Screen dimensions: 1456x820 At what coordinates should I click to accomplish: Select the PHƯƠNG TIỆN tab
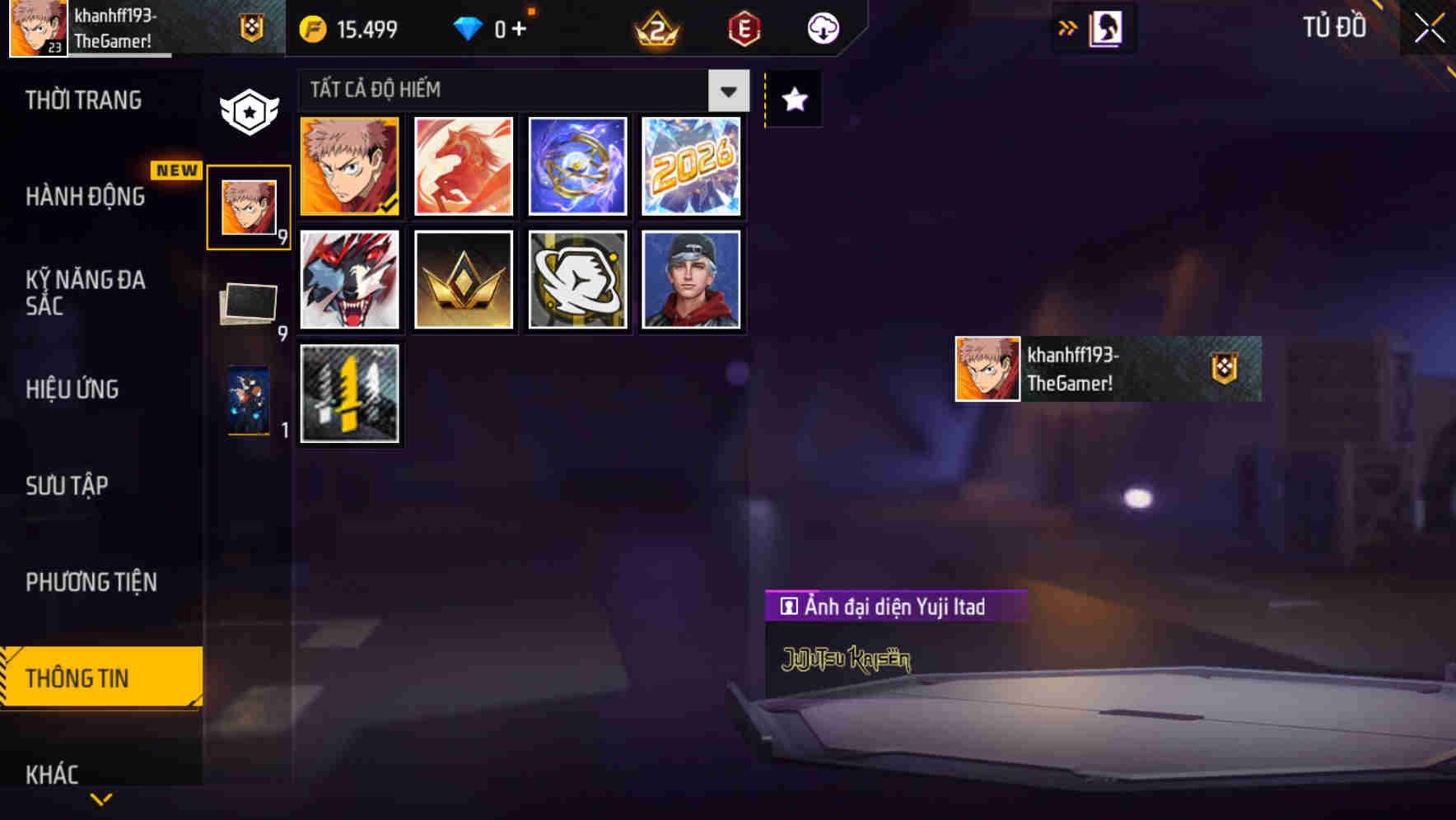pos(91,582)
